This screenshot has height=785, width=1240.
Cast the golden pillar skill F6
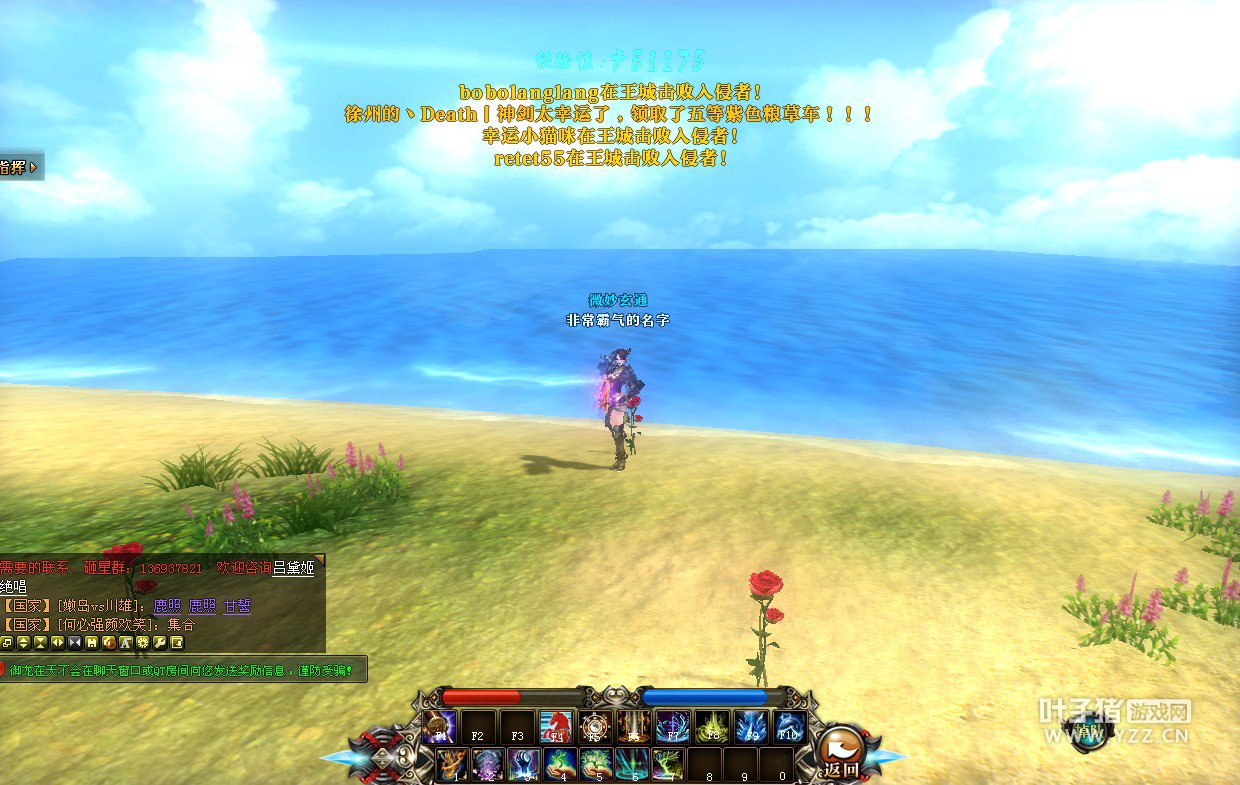coord(634,727)
